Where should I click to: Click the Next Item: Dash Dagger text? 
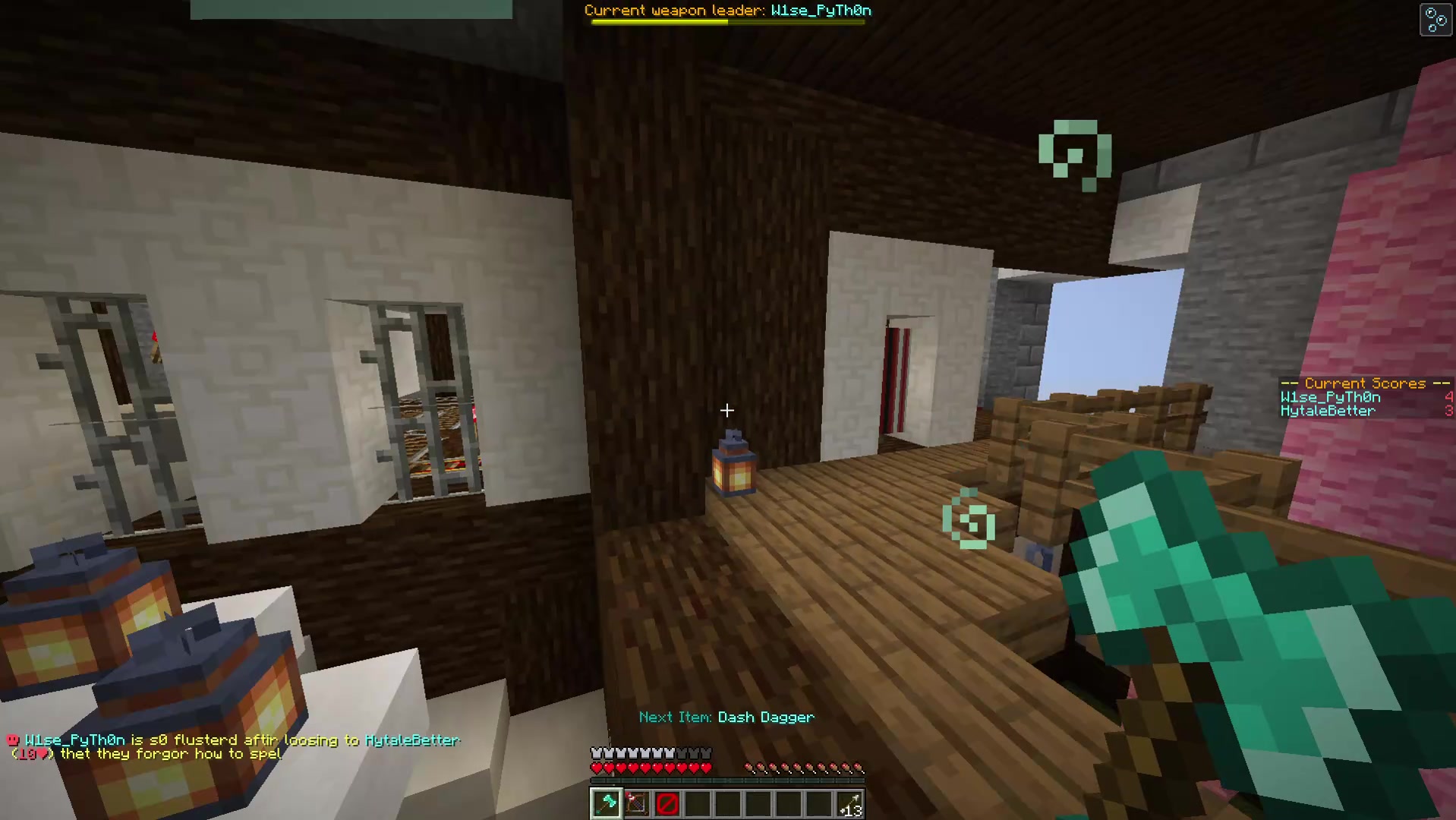click(726, 717)
